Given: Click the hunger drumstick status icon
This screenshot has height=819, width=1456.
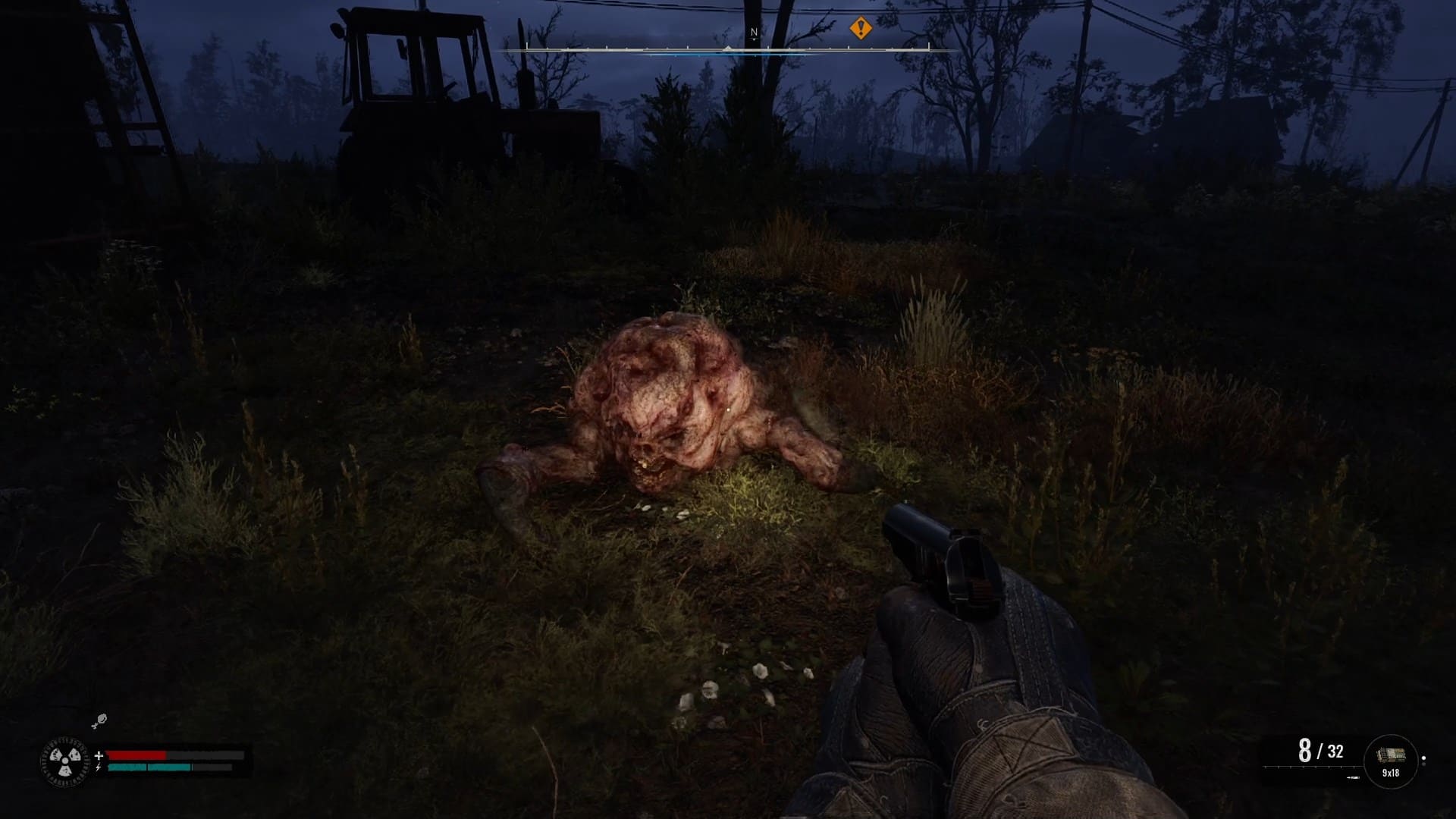Looking at the screenshot, I should (x=99, y=720).
